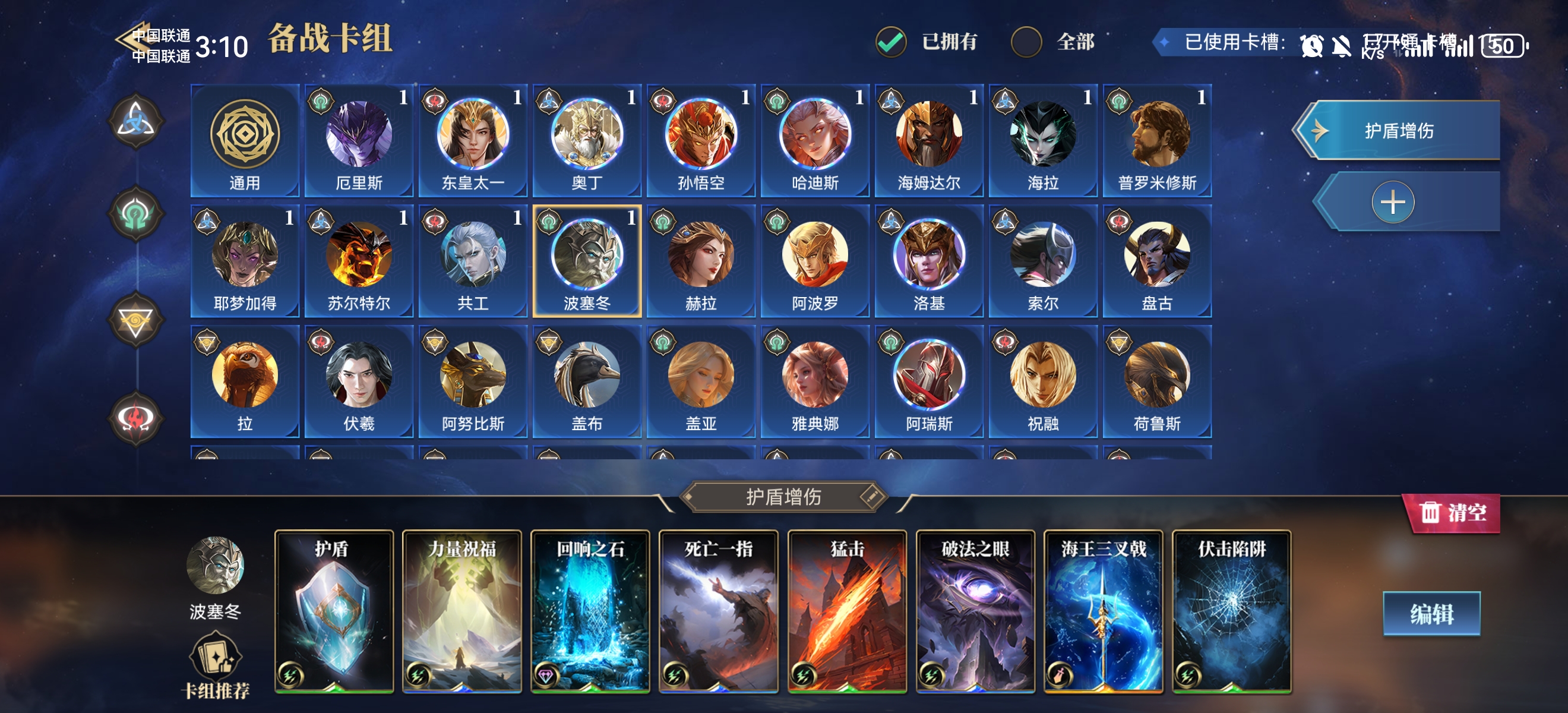Open the 护盾增伤 deck preset tab
This screenshot has width=1568, height=713.
pos(1398,130)
